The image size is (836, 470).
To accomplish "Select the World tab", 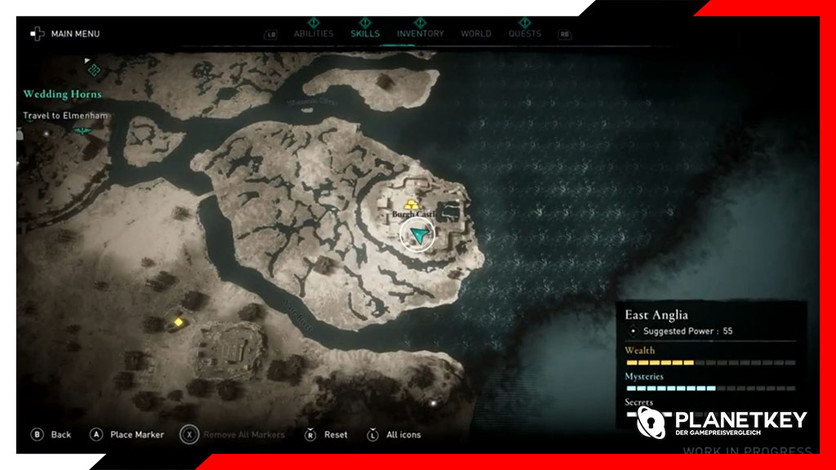I will point(476,34).
